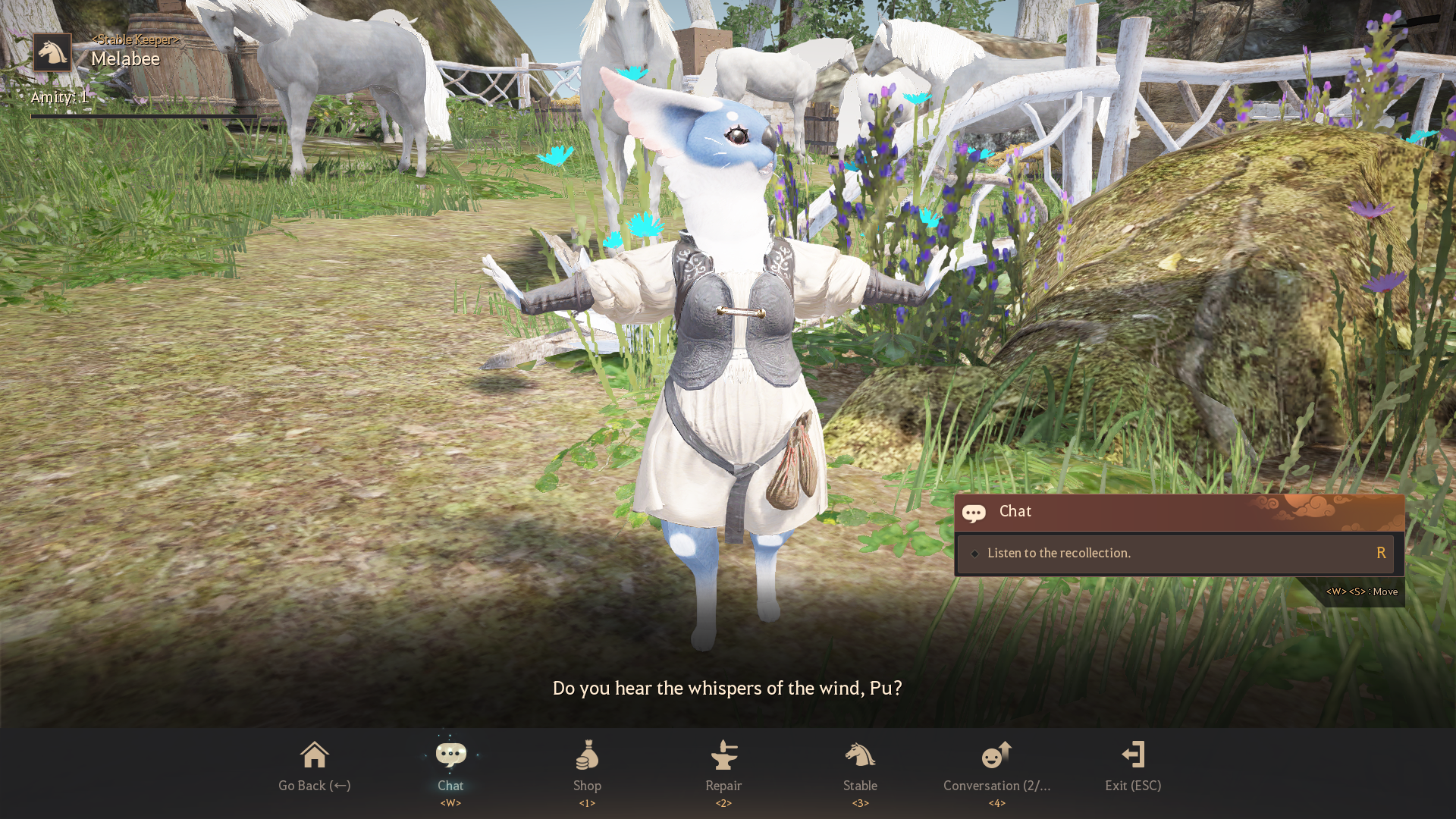This screenshot has width=1456, height=819.
Task: Open the Repair anvil icon
Action: click(723, 755)
